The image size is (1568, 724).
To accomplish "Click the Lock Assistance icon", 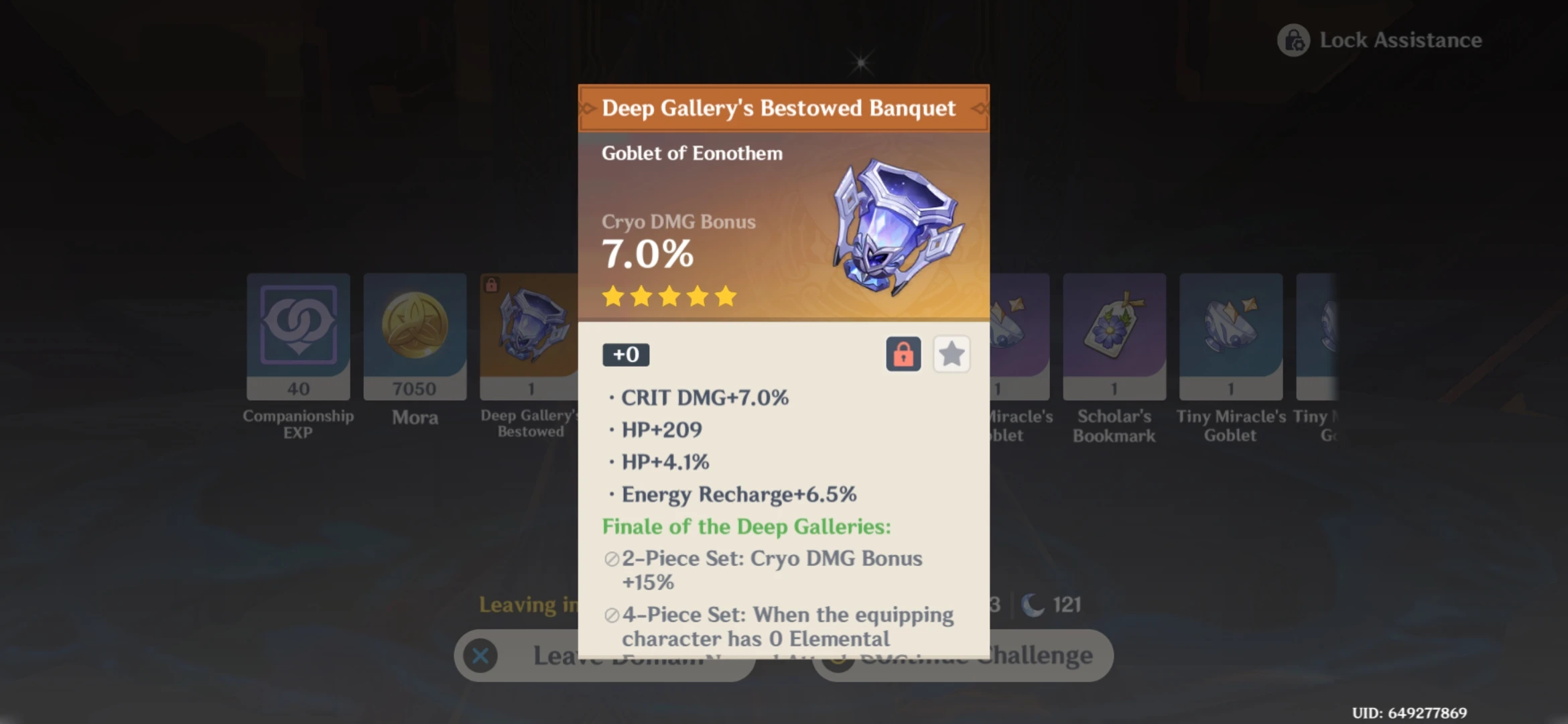I will click(x=1293, y=40).
